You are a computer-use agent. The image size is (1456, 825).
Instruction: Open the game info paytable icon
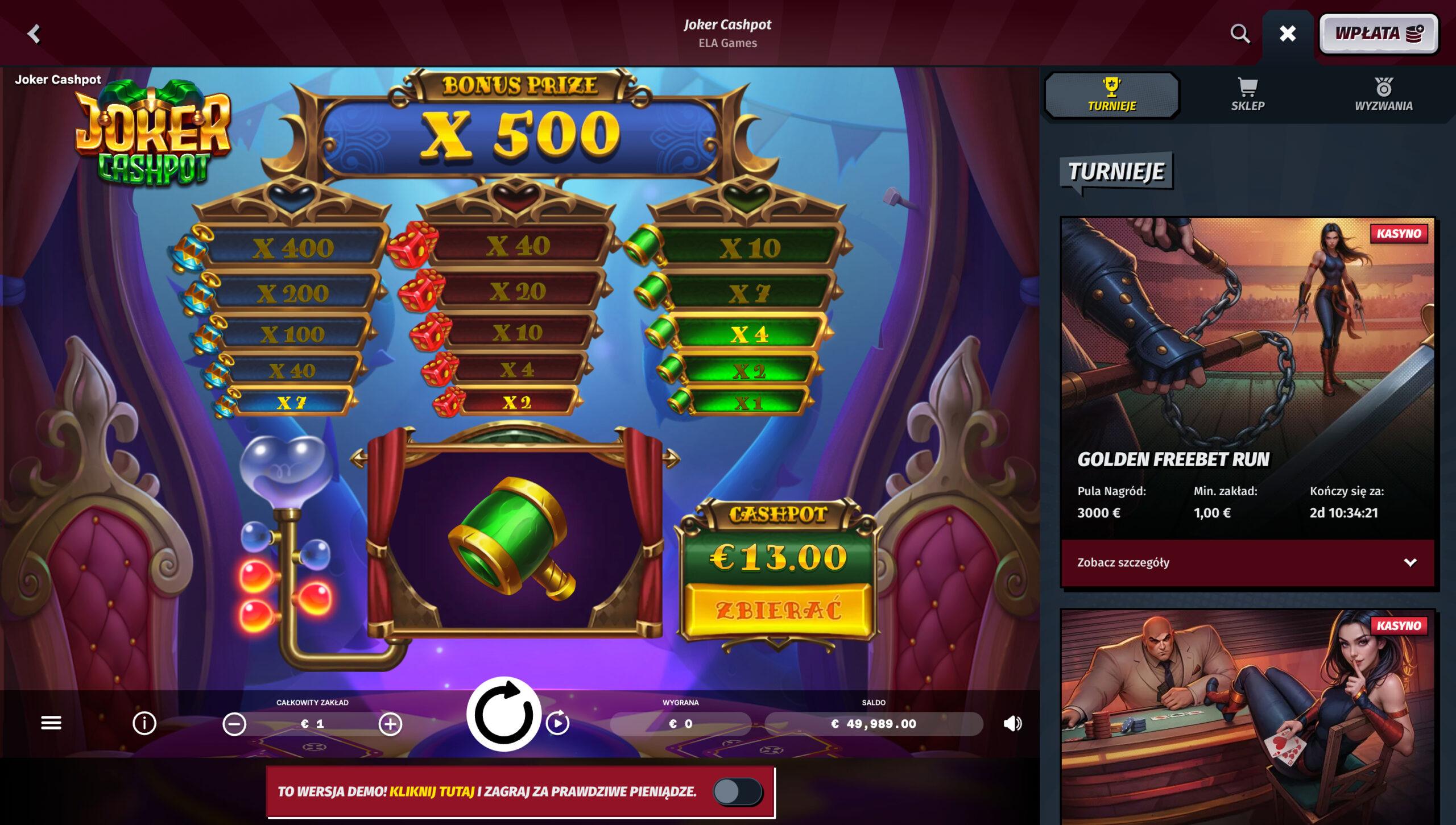coord(144,723)
